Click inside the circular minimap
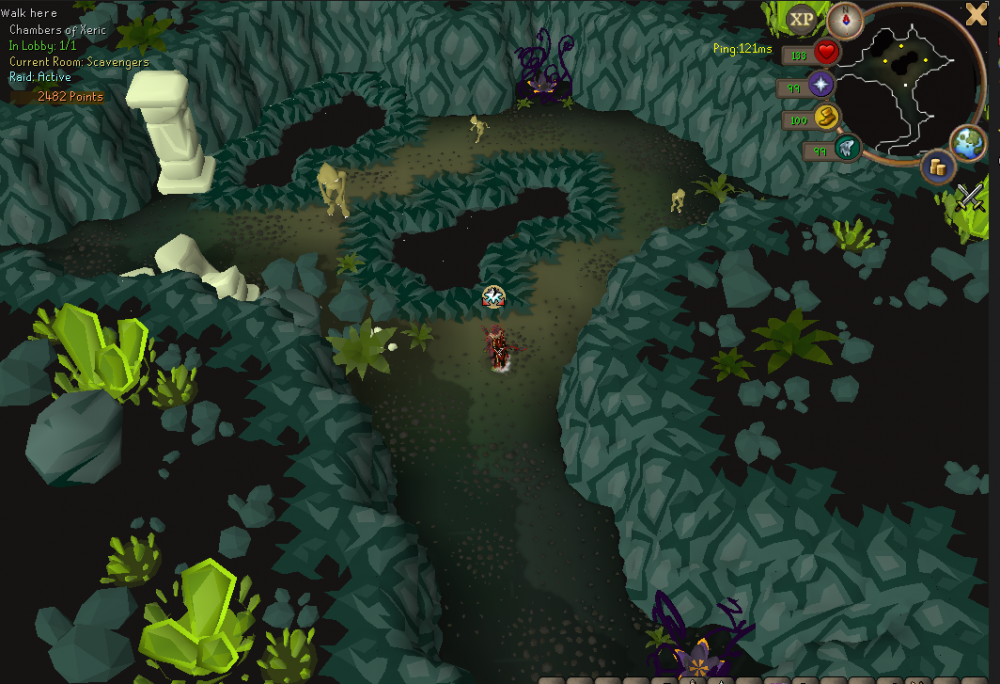 coord(910,85)
